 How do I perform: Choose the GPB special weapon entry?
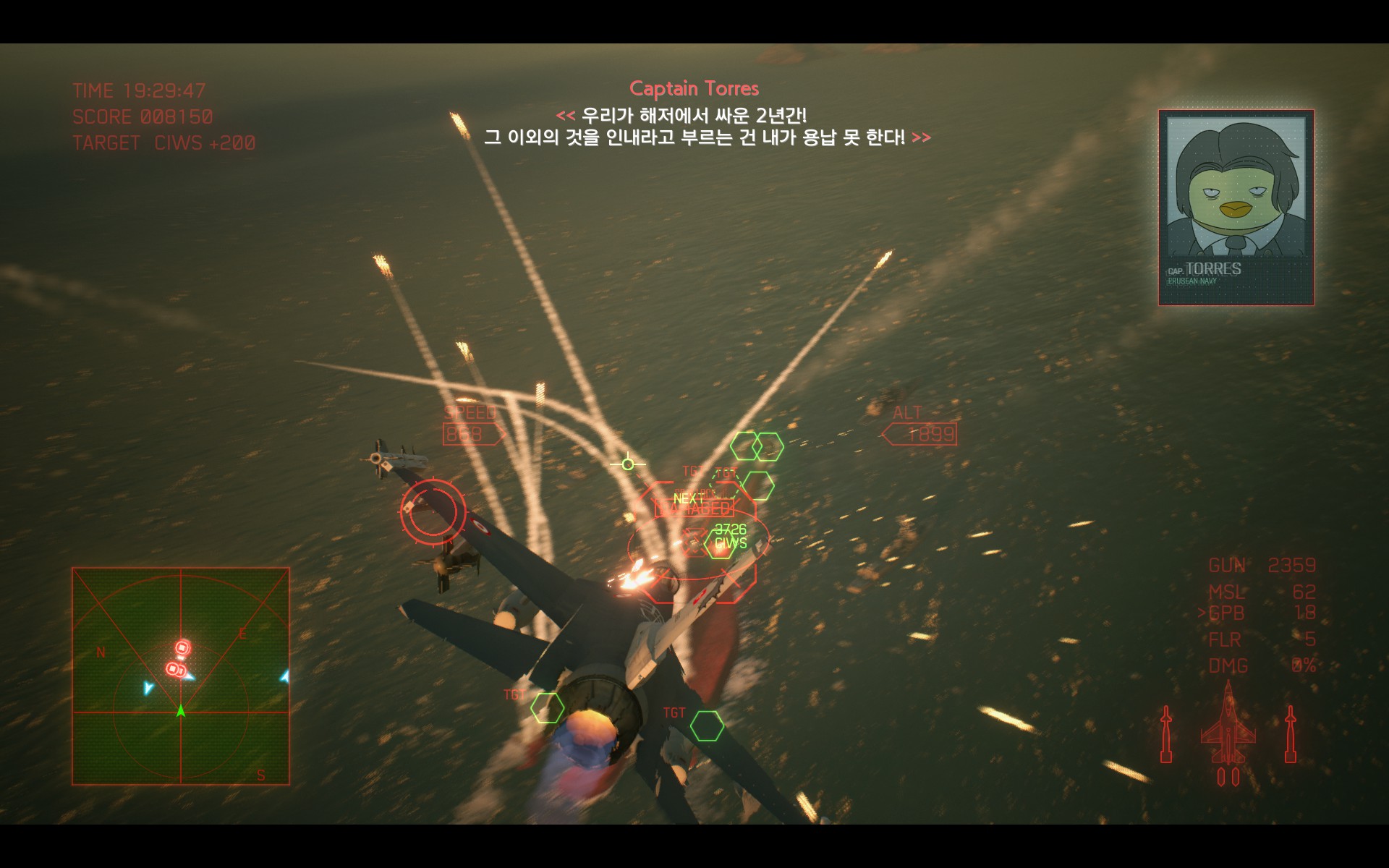click(1261, 613)
